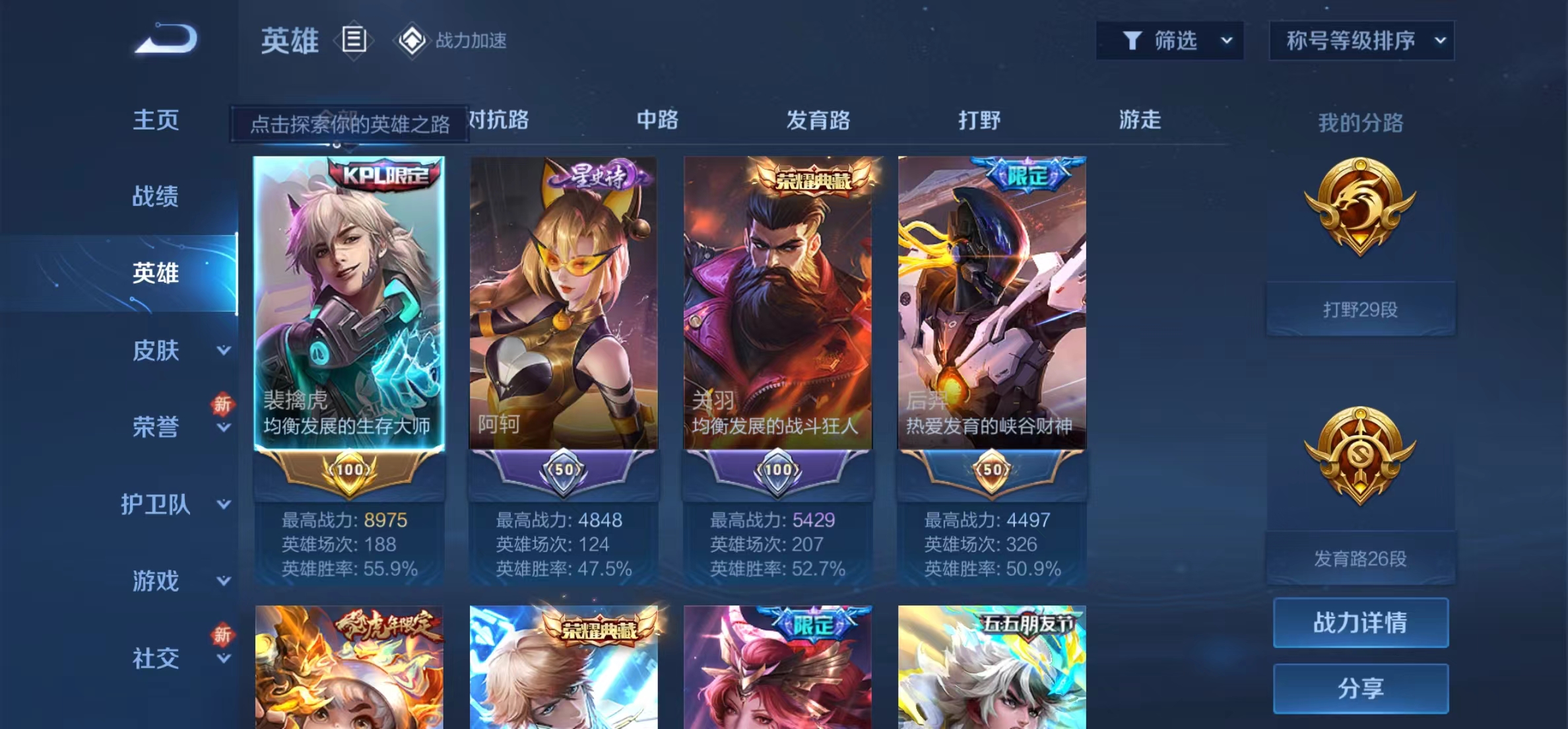1568x729 pixels.
Task: Open the hero list icon beside 英雄 title
Action: [354, 40]
